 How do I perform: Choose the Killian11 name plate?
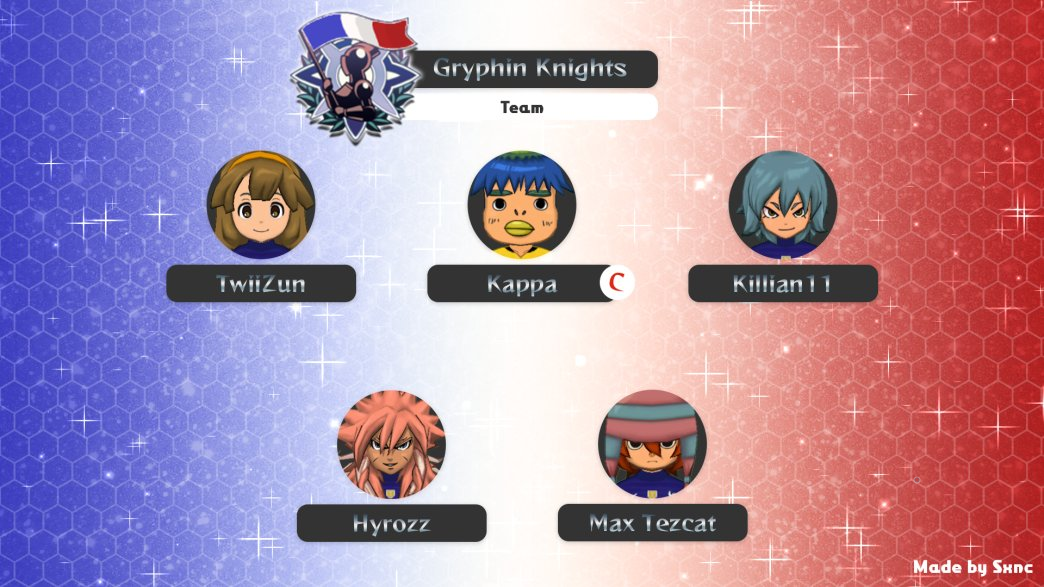pyautogui.click(x=783, y=284)
